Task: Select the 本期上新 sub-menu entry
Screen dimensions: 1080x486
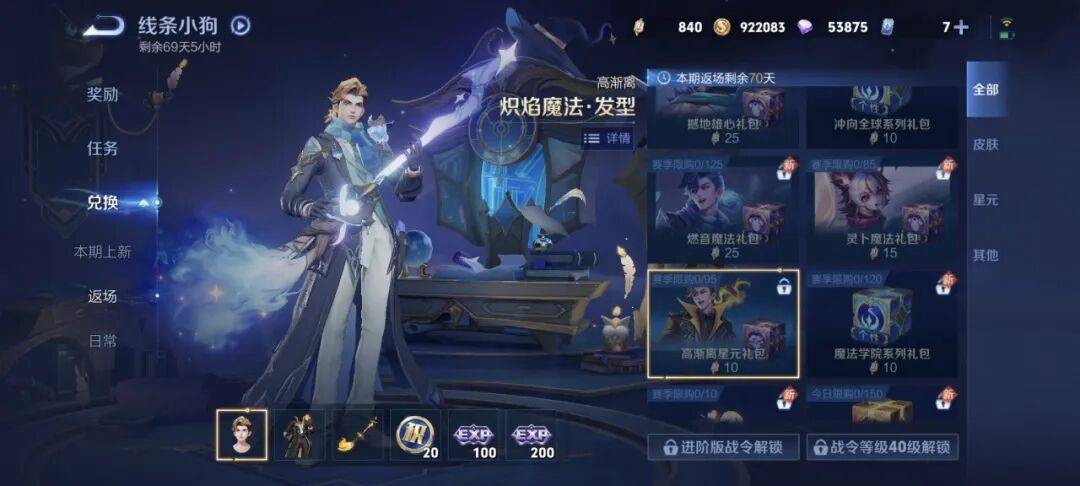Action: pyautogui.click(x=102, y=252)
